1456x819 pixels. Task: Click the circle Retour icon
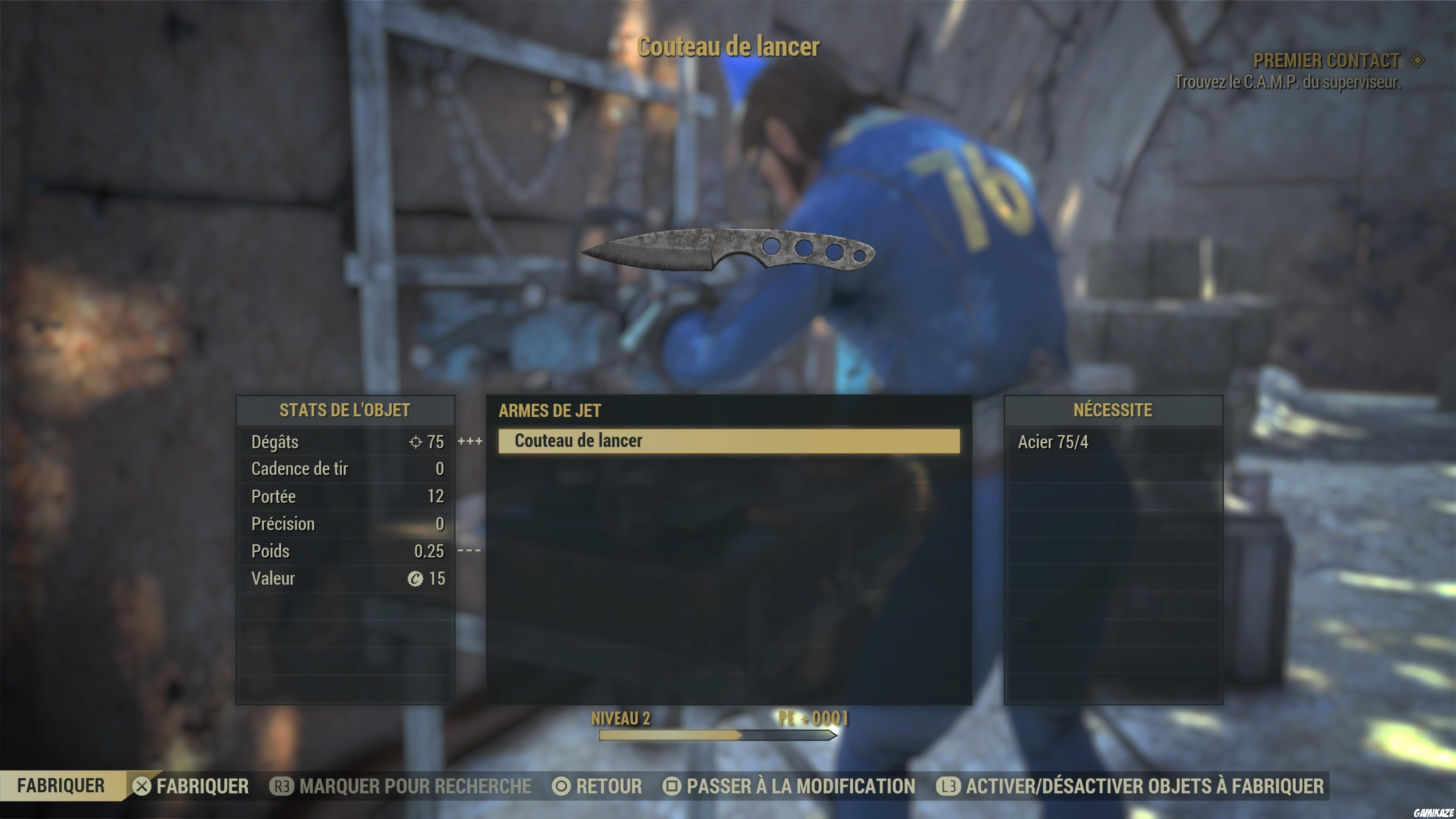click(x=561, y=786)
